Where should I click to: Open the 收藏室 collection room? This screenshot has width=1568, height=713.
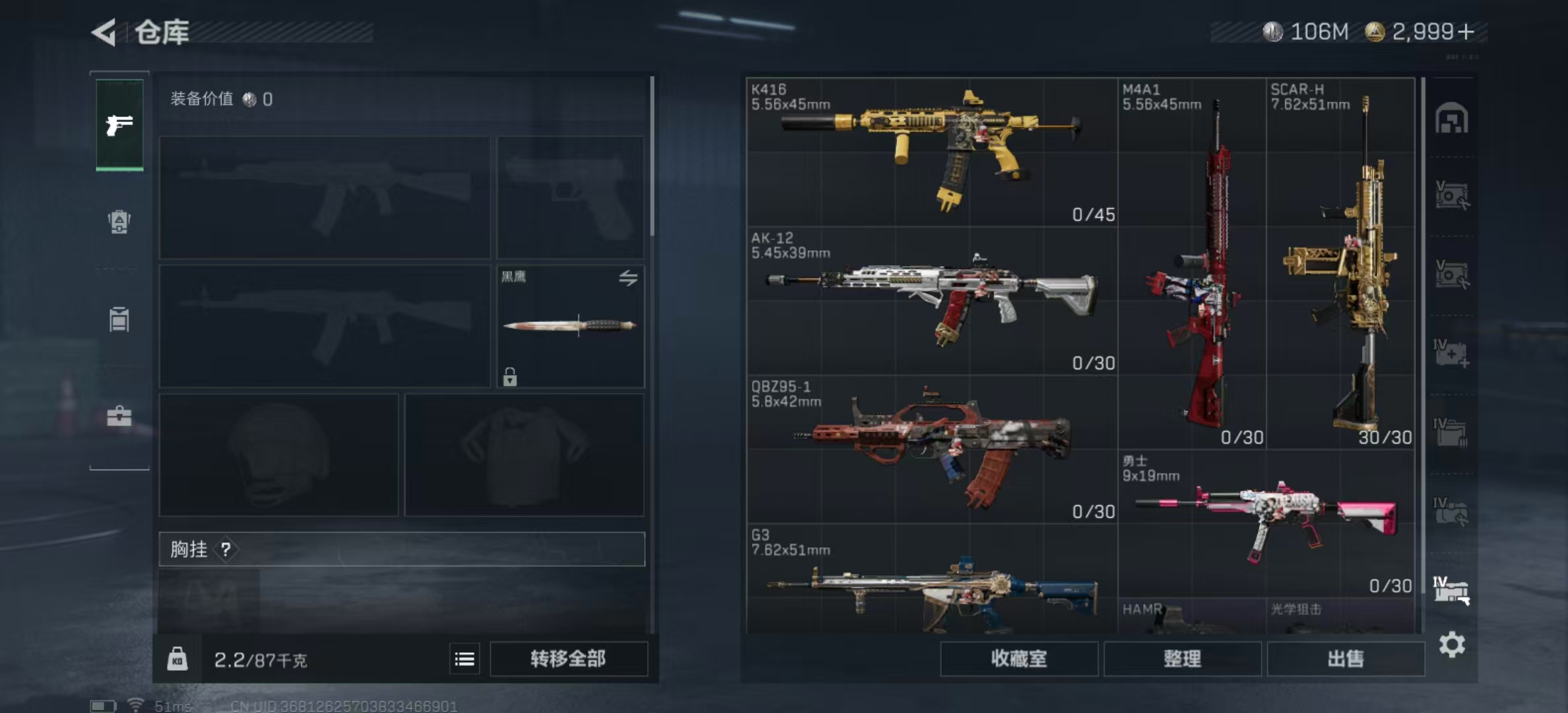pos(1019,658)
